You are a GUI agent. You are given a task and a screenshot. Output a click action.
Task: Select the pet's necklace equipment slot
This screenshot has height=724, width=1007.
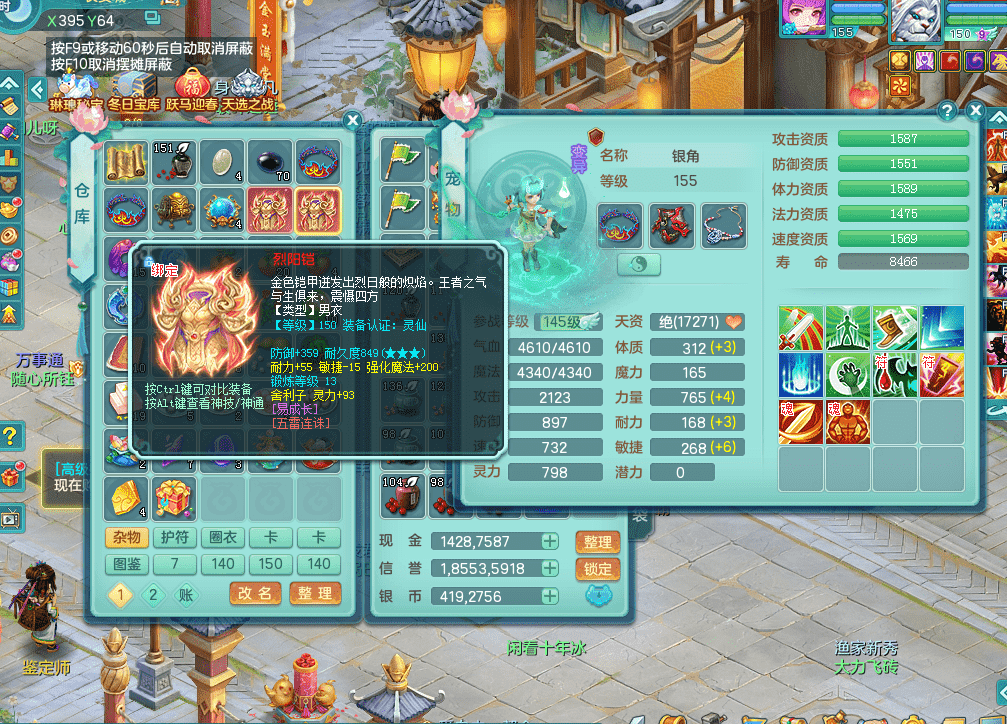[724, 225]
